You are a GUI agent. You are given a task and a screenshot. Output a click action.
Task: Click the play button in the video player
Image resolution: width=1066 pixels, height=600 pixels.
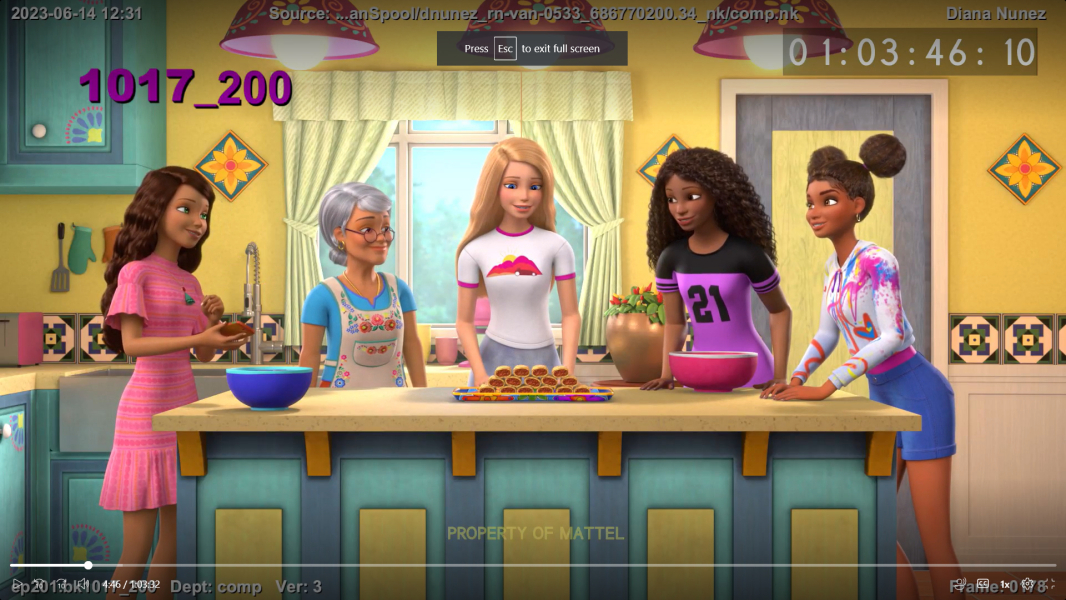16,584
